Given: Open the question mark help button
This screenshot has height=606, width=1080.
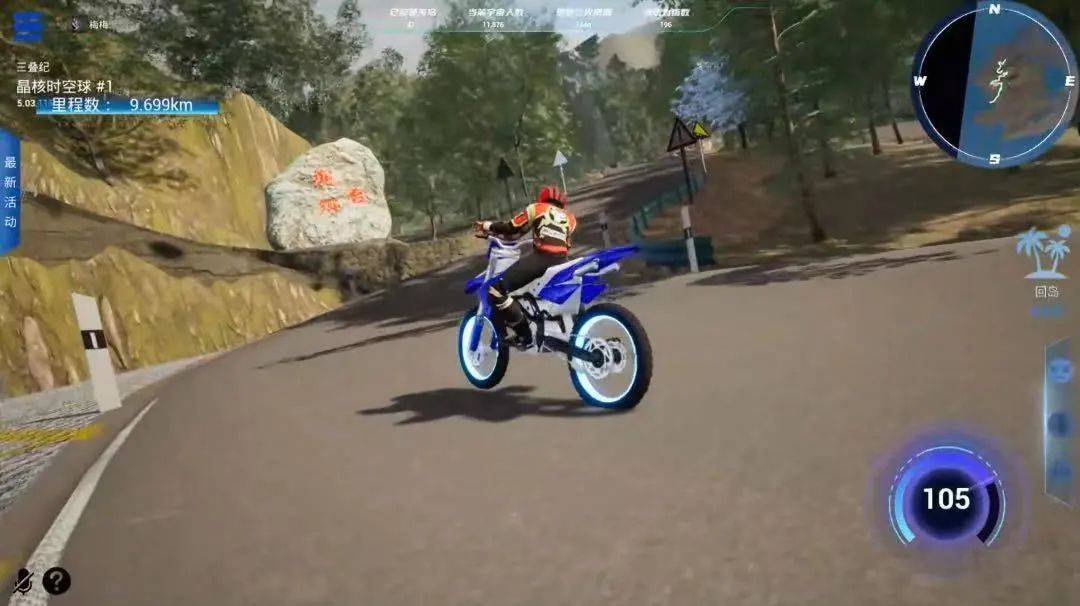Looking at the screenshot, I should (x=57, y=581).
